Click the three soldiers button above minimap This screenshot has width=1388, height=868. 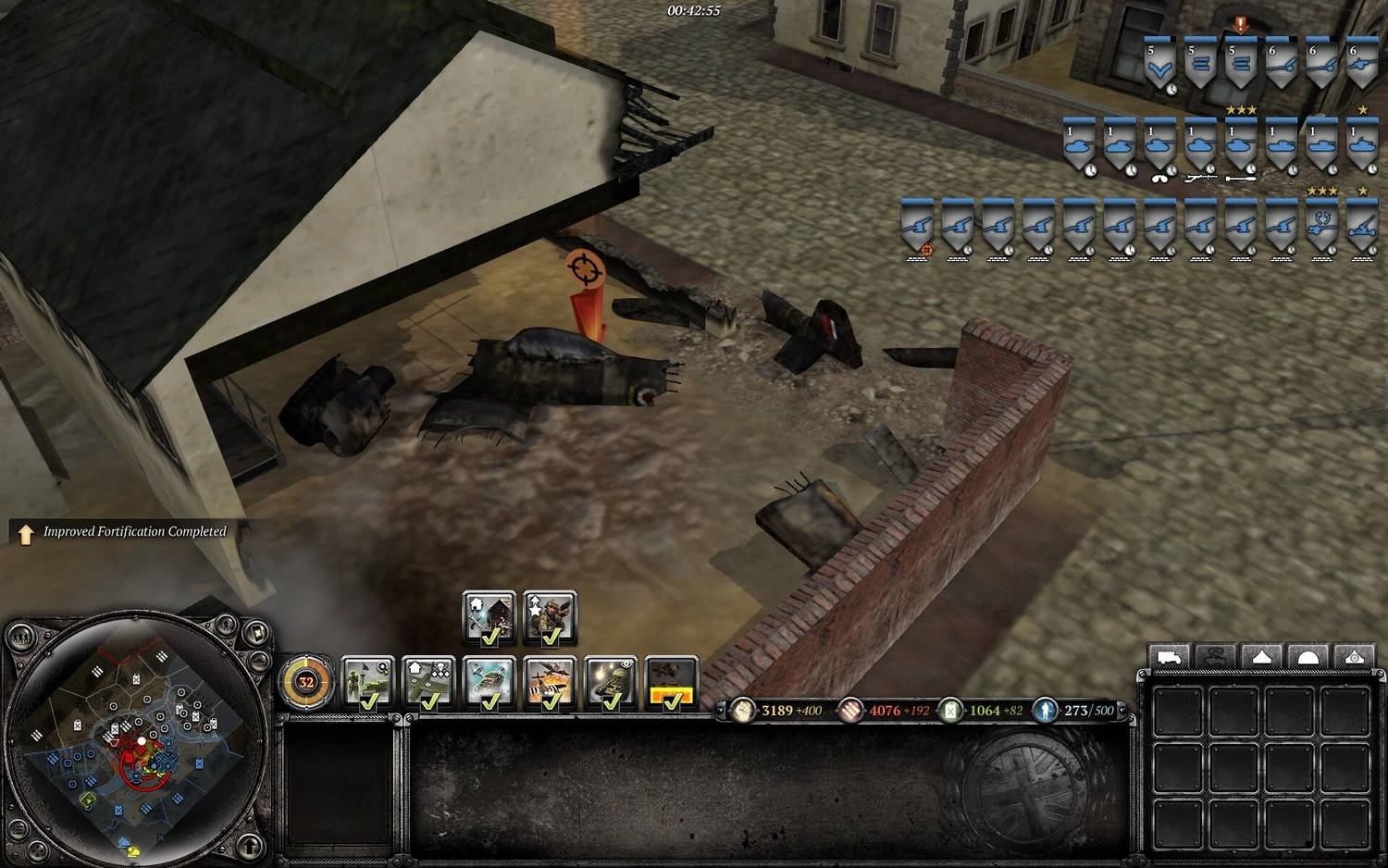tap(21, 637)
